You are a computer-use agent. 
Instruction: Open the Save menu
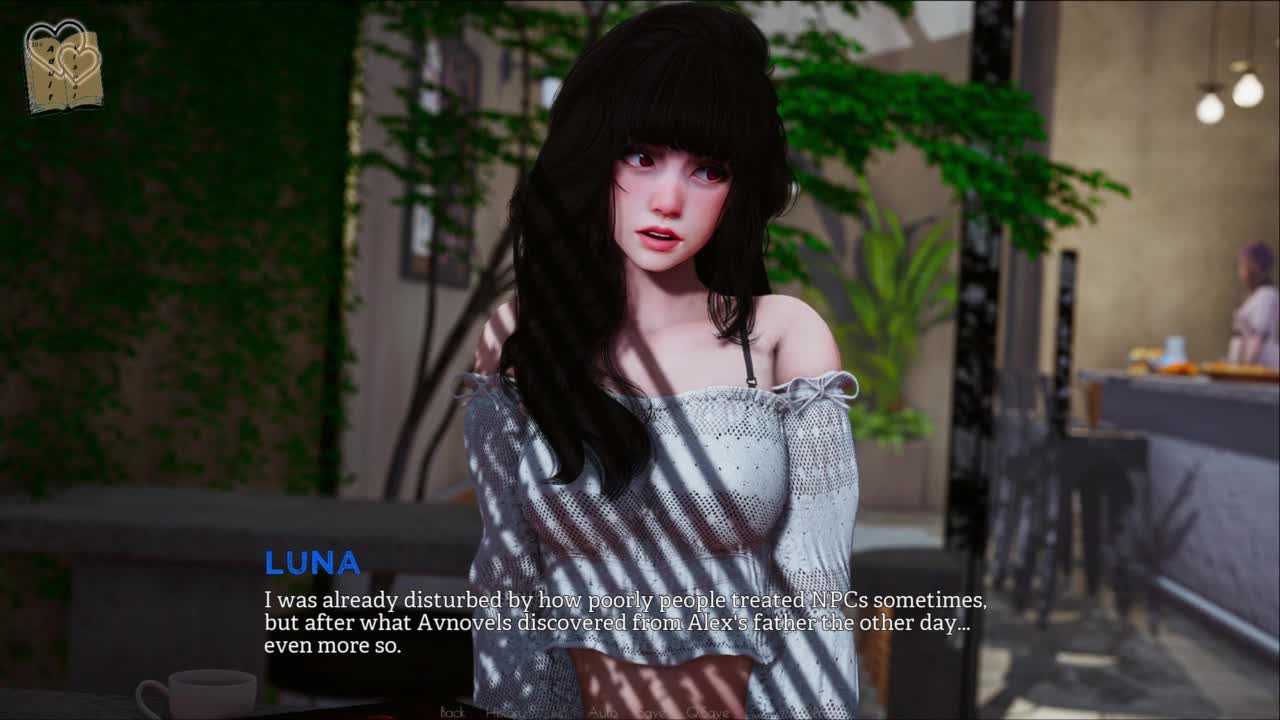(652, 712)
